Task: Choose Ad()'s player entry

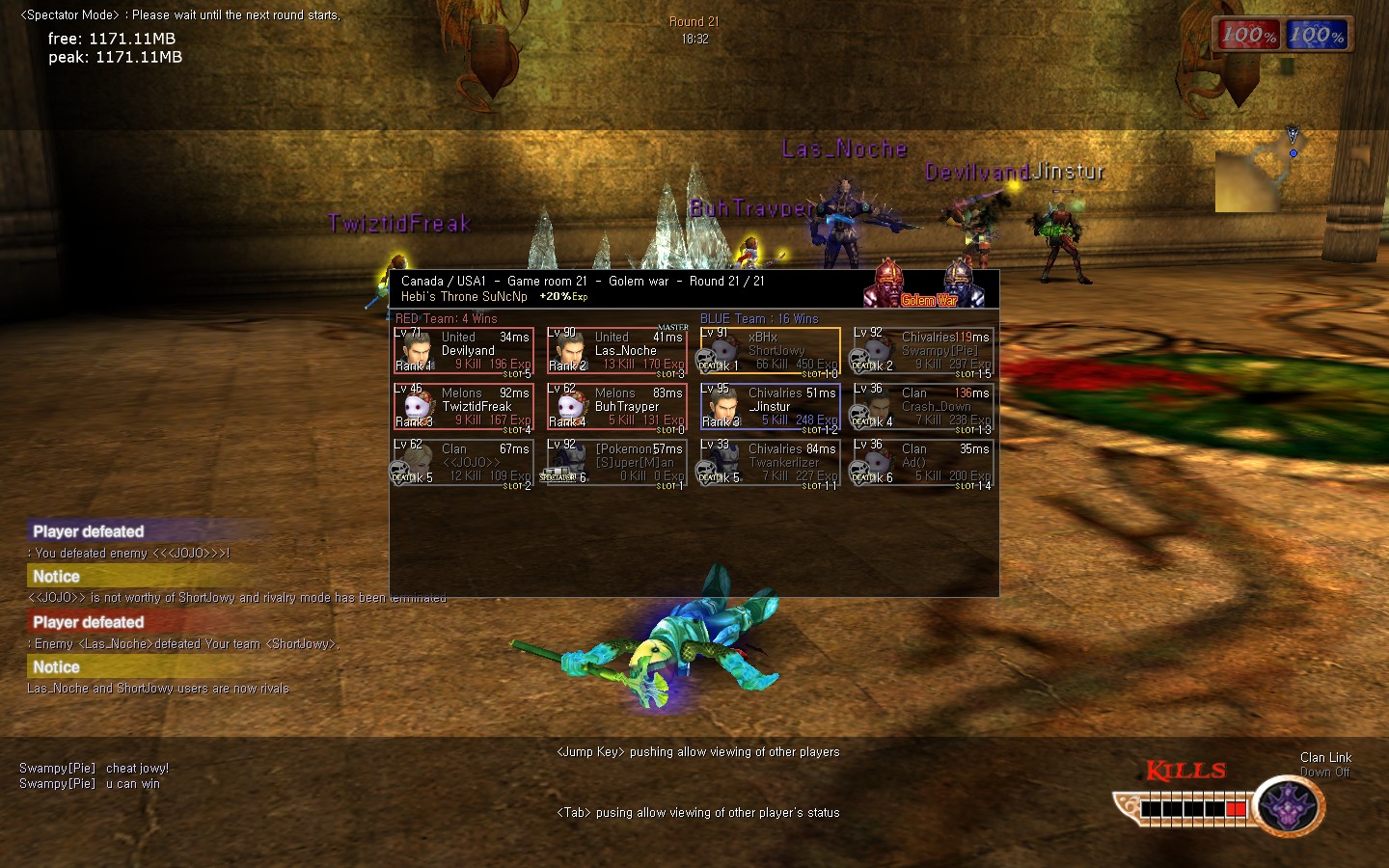Action: pyautogui.click(x=923, y=463)
